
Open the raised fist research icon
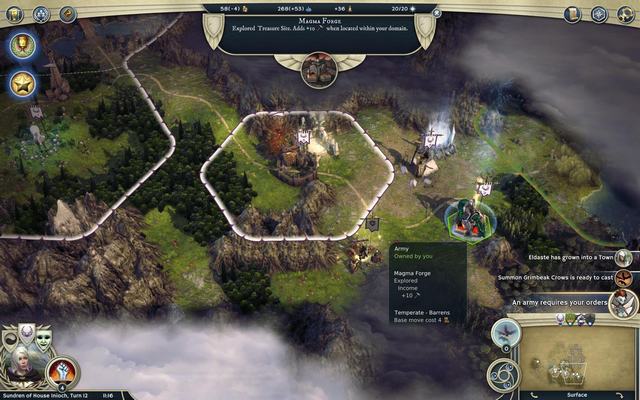point(63,372)
